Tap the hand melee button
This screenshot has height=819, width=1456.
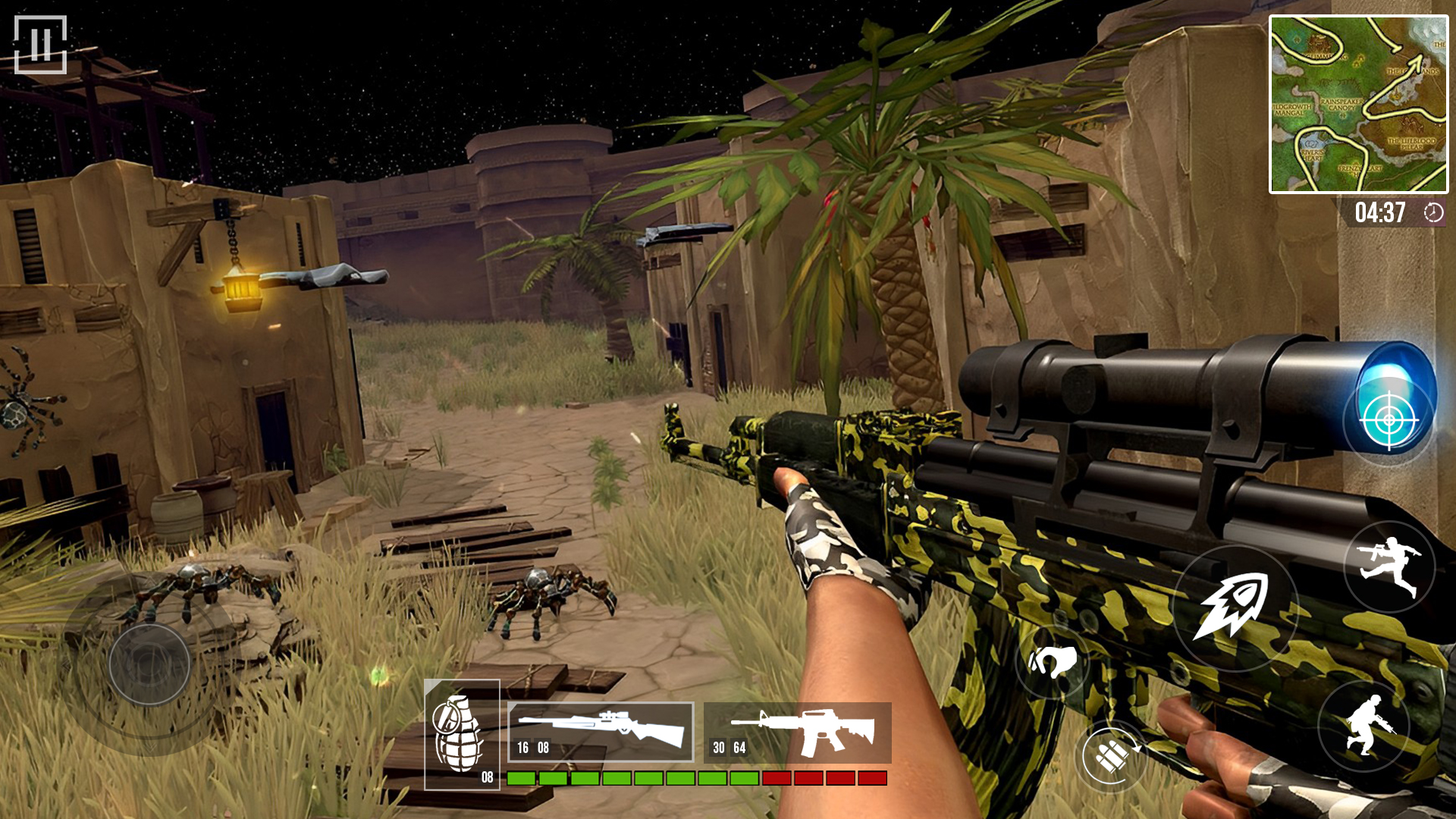pyautogui.click(x=1052, y=661)
